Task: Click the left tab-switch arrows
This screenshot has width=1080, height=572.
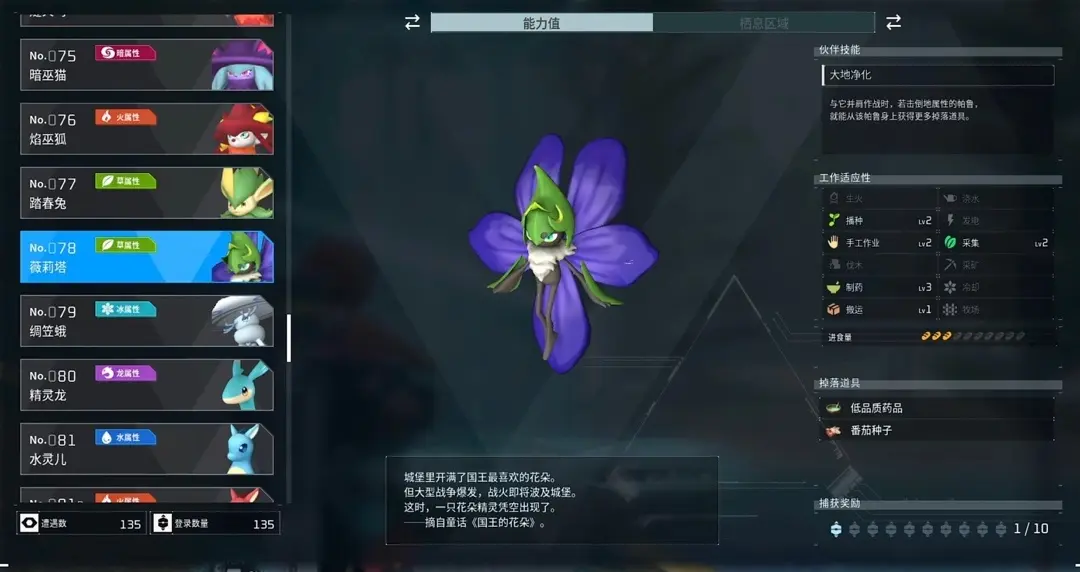Action: click(x=412, y=22)
